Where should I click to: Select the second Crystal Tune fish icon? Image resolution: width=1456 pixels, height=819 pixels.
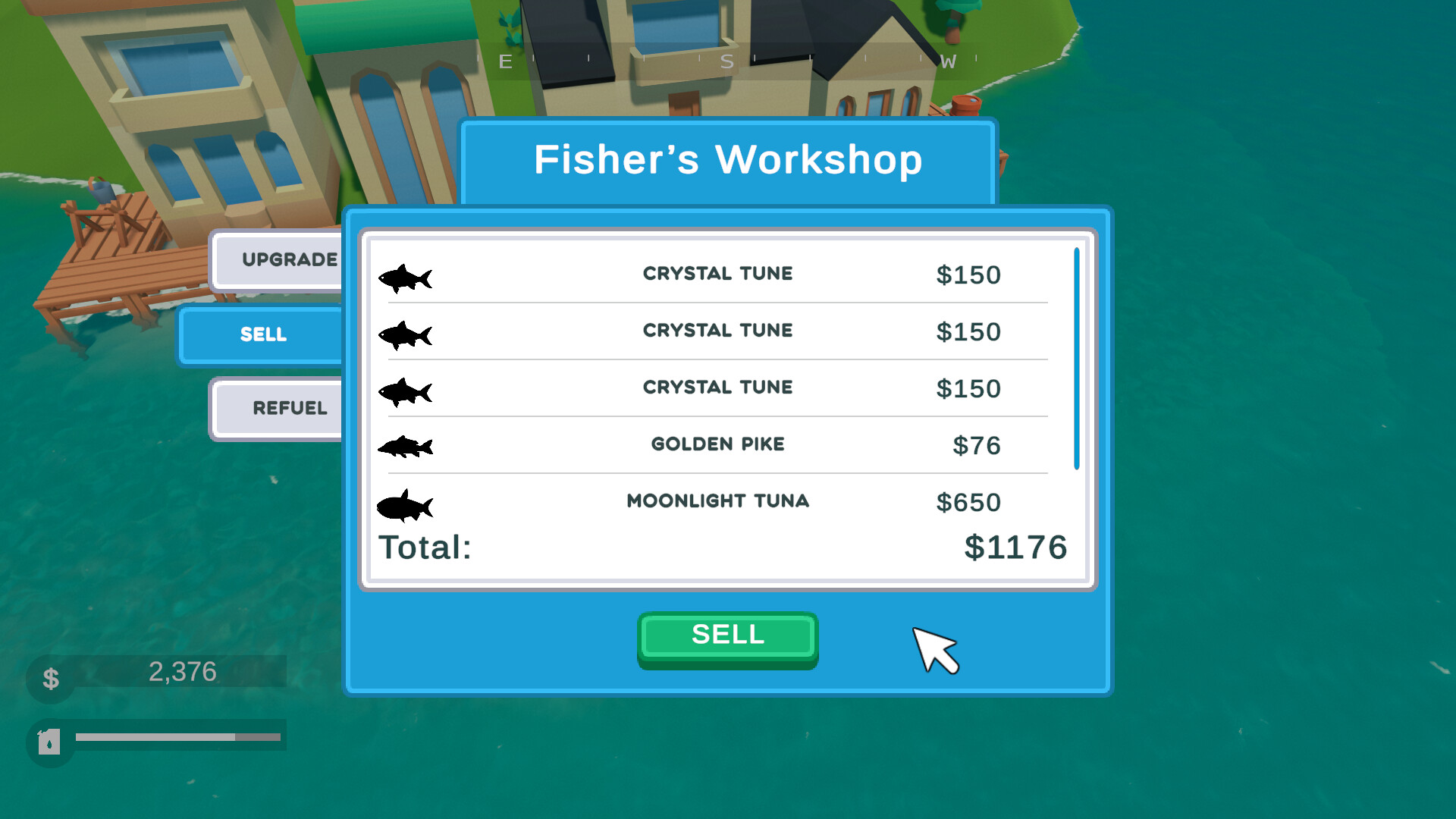pos(406,334)
